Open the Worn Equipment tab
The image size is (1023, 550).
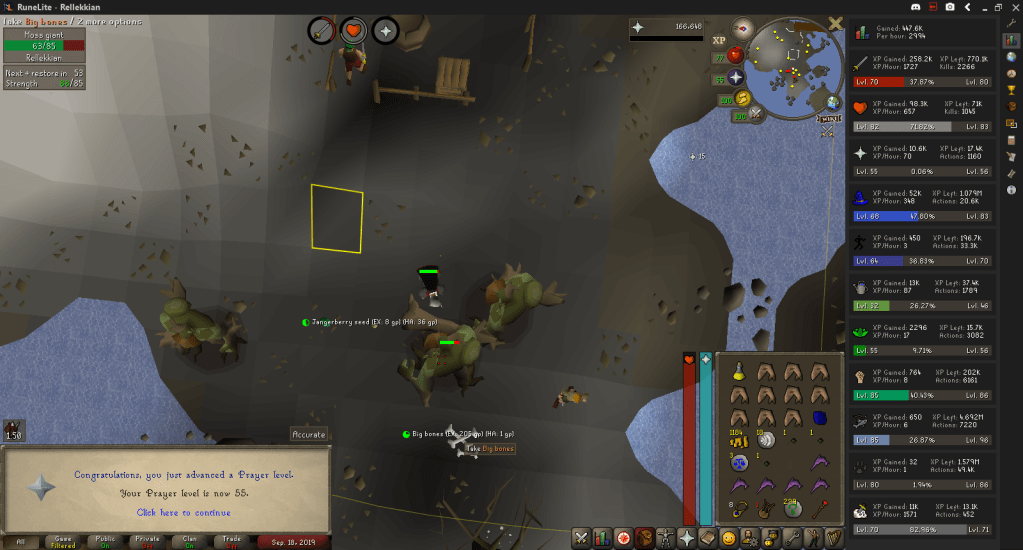(x=665, y=538)
